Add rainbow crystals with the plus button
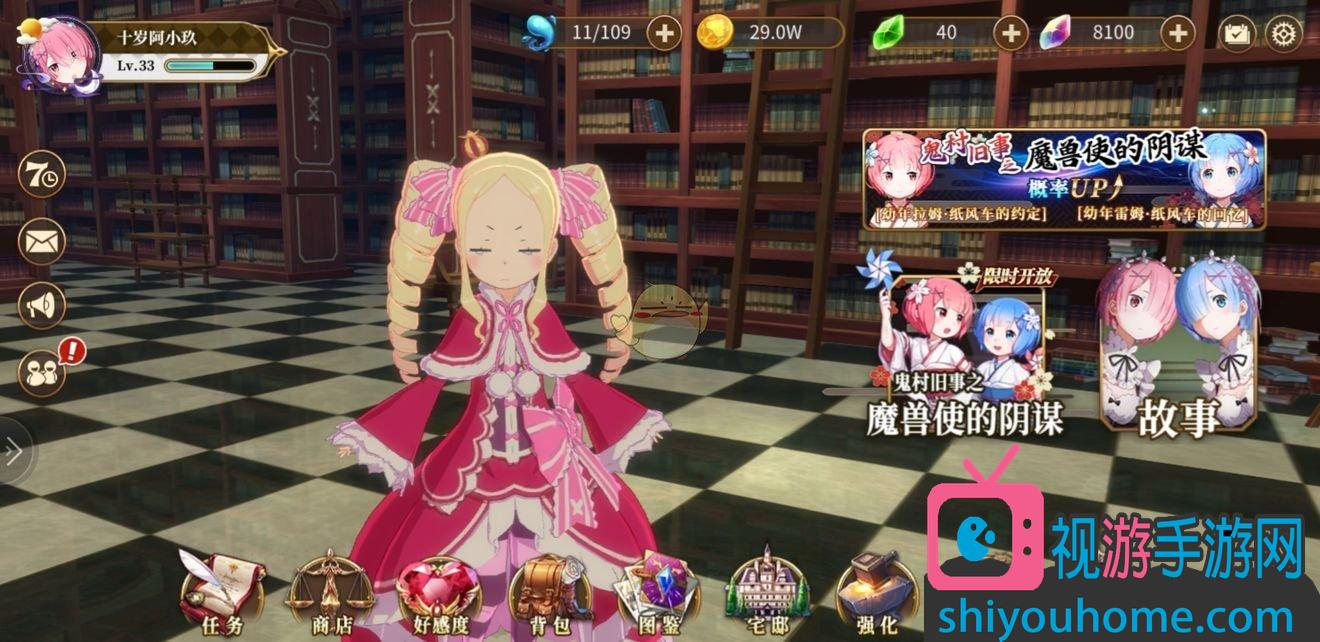The width and height of the screenshot is (1320, 642). coord(1178,33)
